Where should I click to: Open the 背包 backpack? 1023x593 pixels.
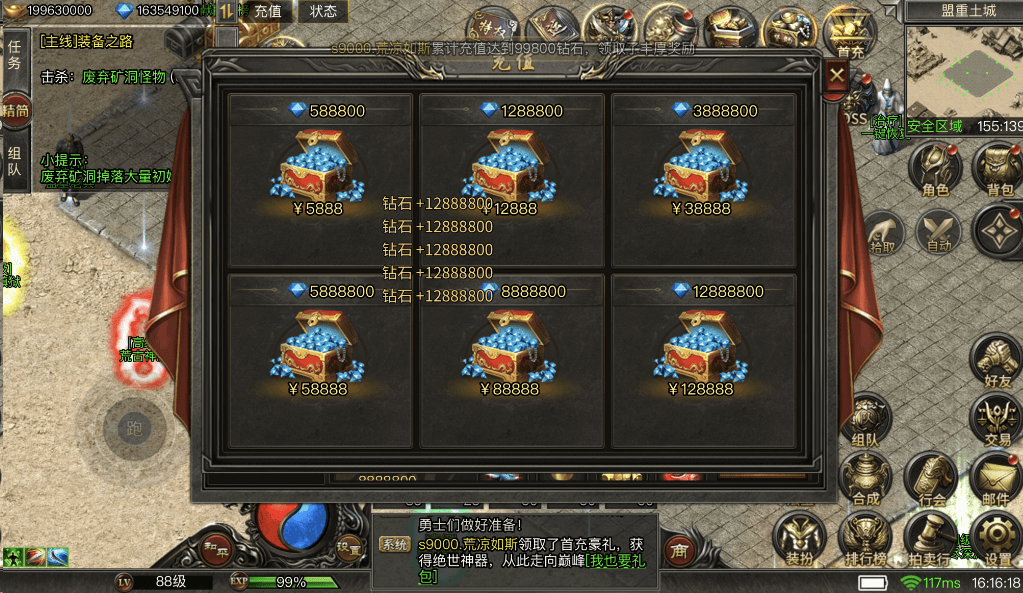pyautogui.click(x=998, y=168)
